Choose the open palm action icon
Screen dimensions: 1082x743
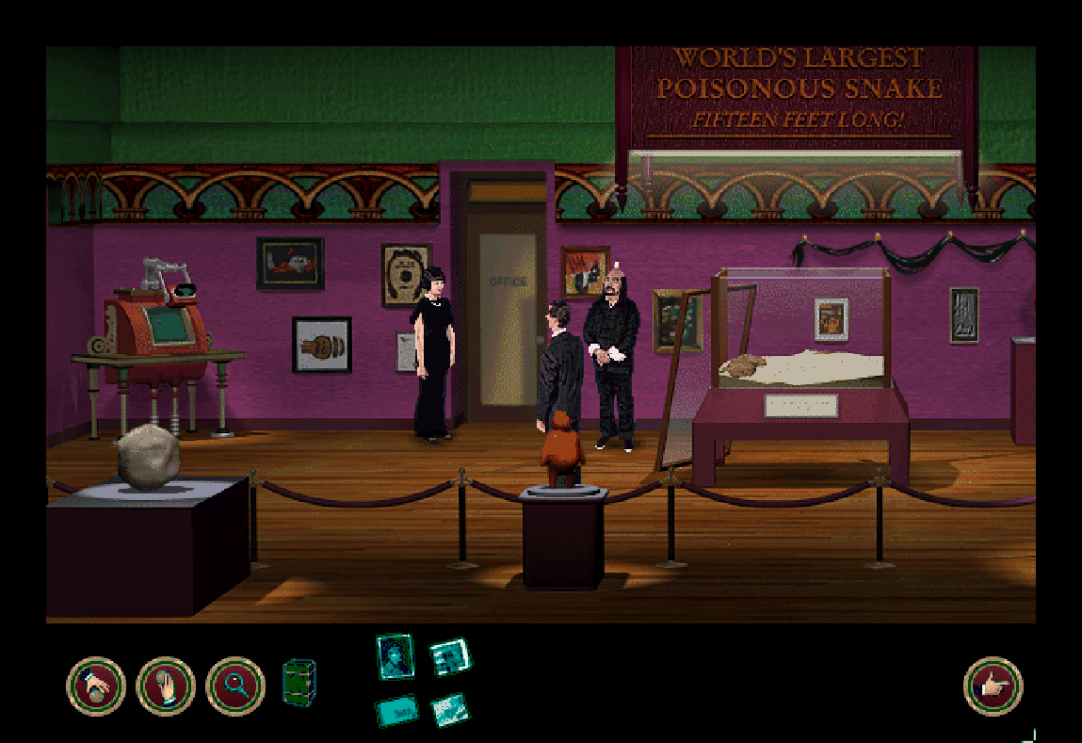(165, 686)
